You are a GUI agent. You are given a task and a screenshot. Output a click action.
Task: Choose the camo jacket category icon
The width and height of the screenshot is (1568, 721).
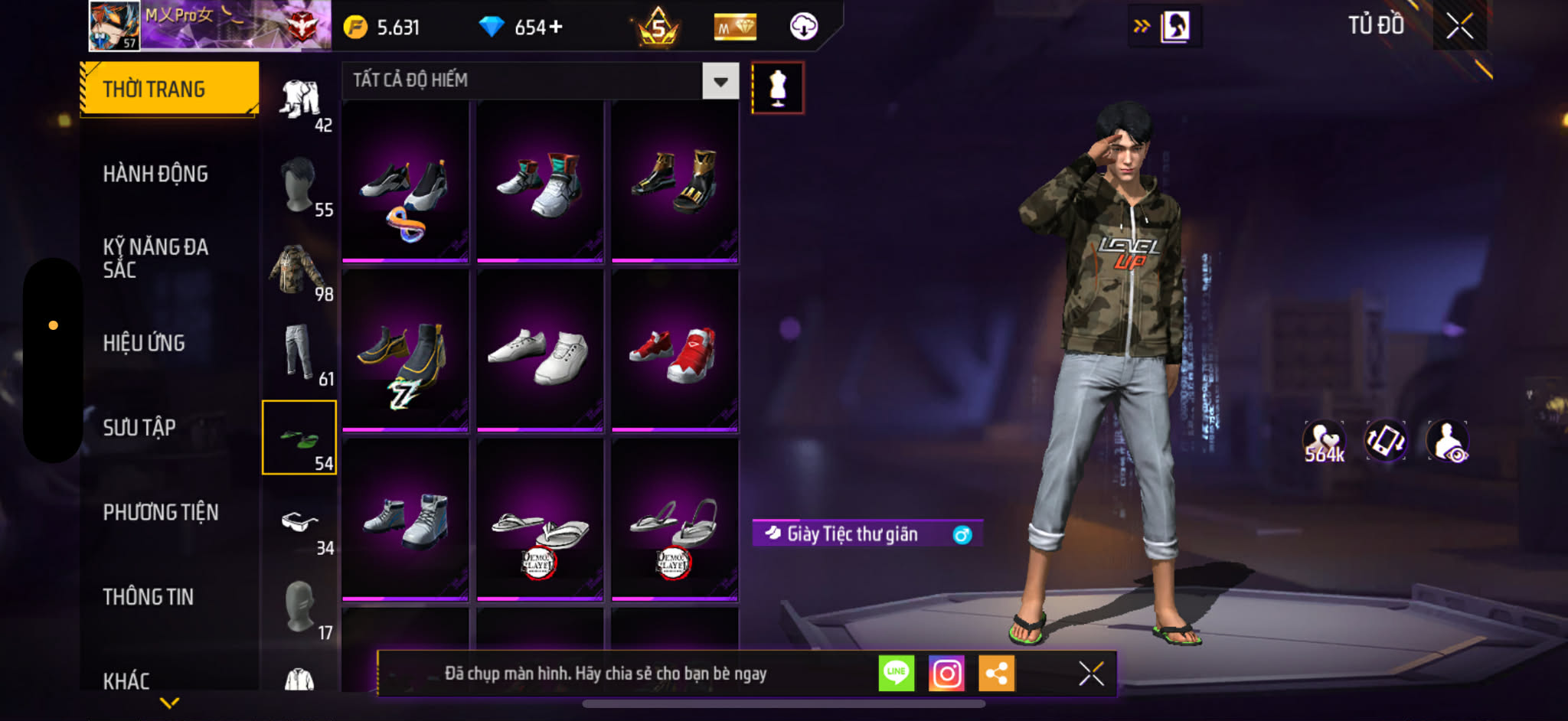299,270
